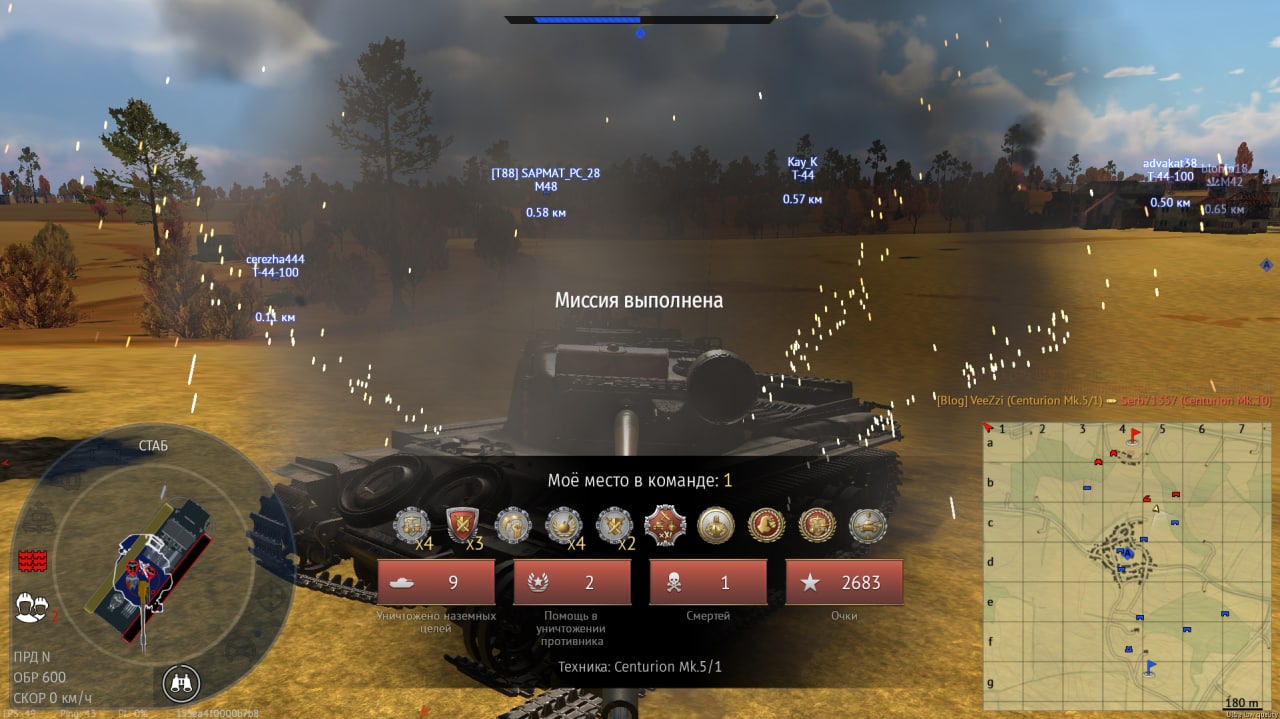The width and height of the screenshot is (1280, 719).
Task: Select the score tile showing 2683
Action: click(844, 582)
